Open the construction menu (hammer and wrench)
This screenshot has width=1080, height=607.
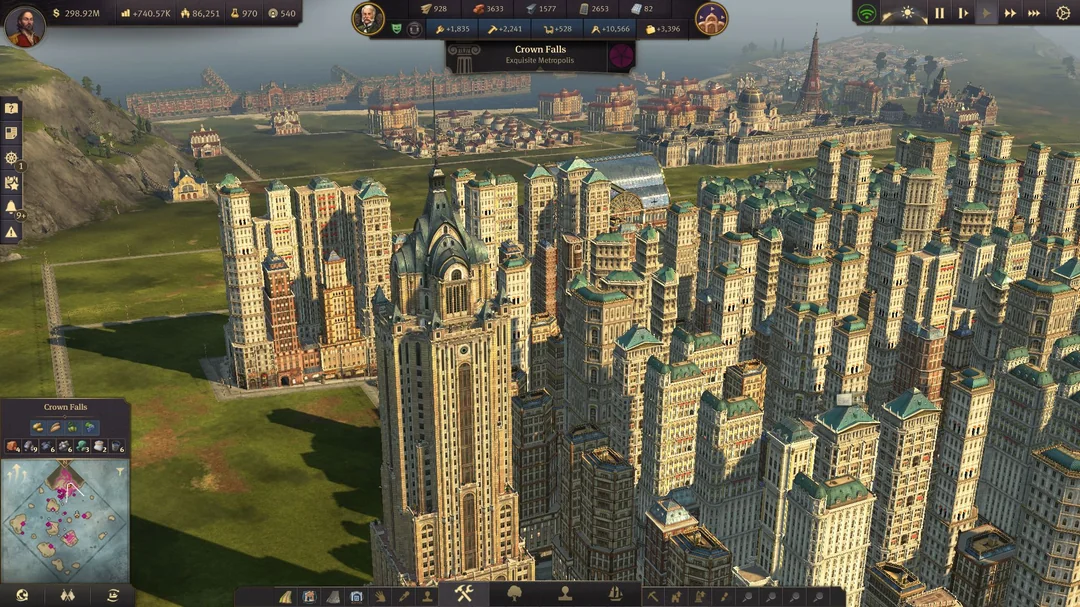[463, 593]
